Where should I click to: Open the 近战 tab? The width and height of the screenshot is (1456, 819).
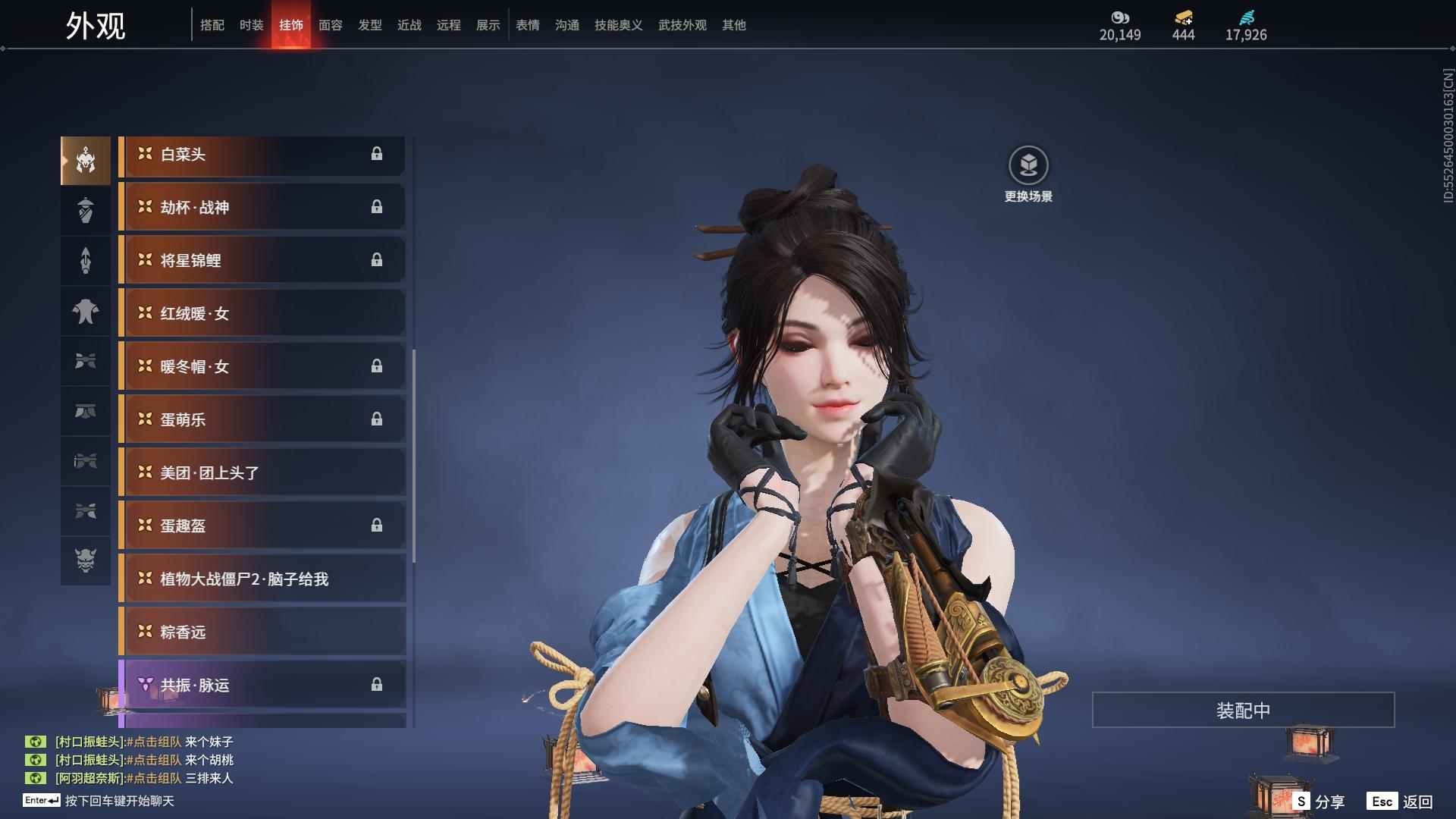[409, 25]
